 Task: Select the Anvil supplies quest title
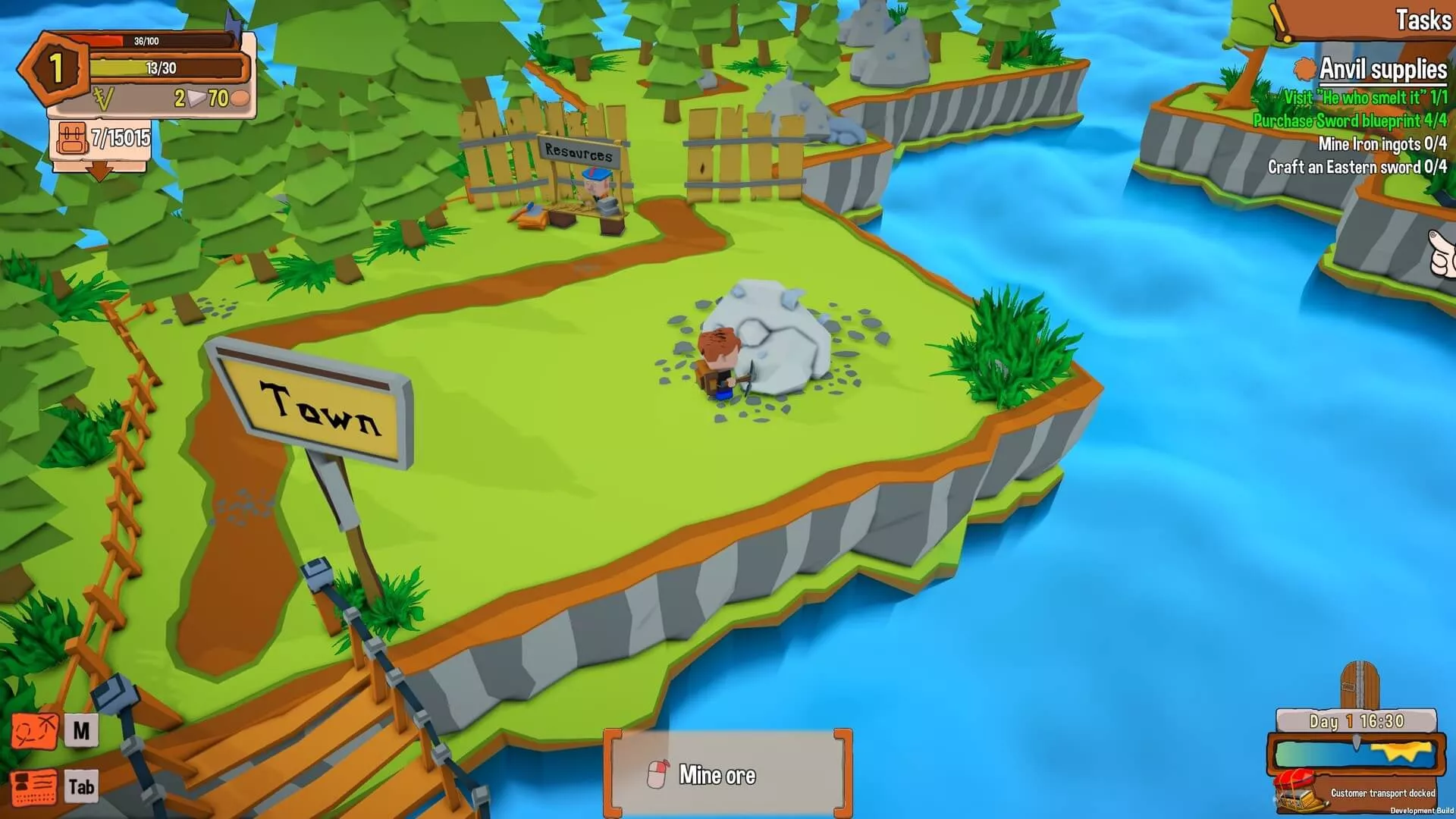(x=1382, y=70)
